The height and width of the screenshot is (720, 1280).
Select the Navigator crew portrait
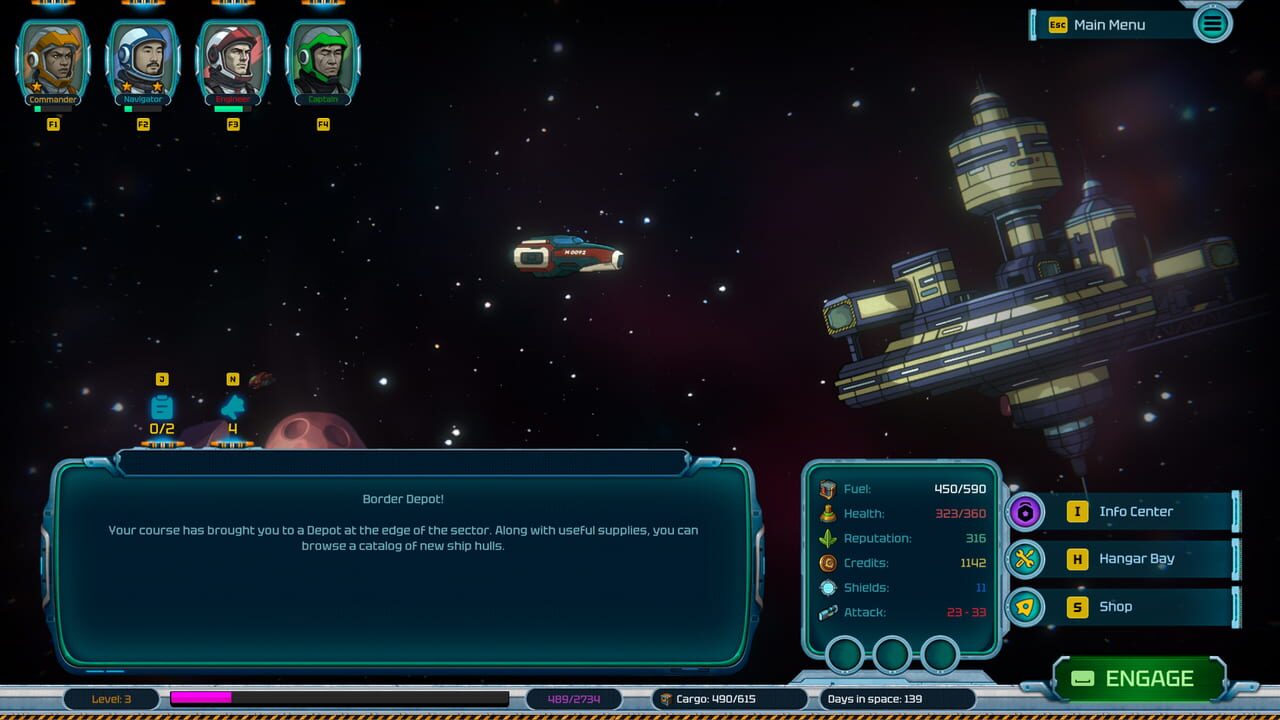pos(142,57)
